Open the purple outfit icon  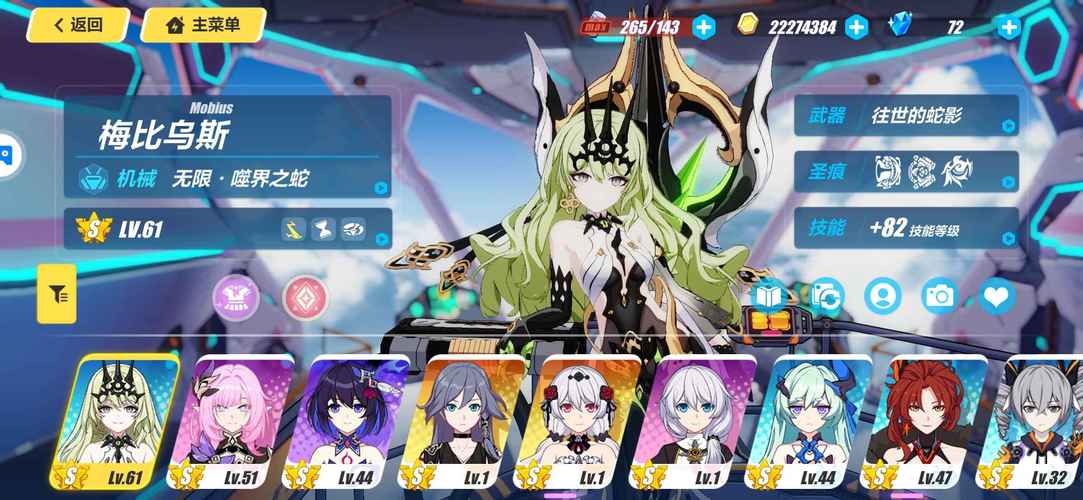[x=236, y=297]
